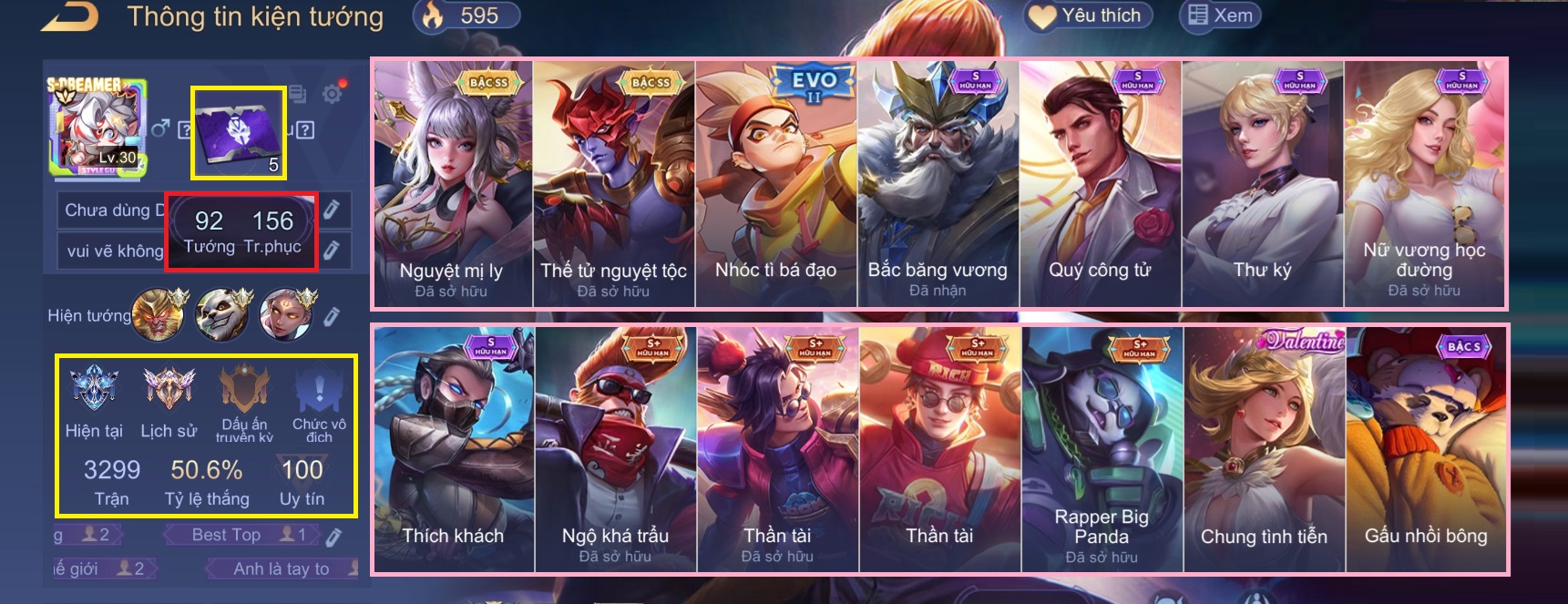Click the Xem view button

[x=1221, y=15]
